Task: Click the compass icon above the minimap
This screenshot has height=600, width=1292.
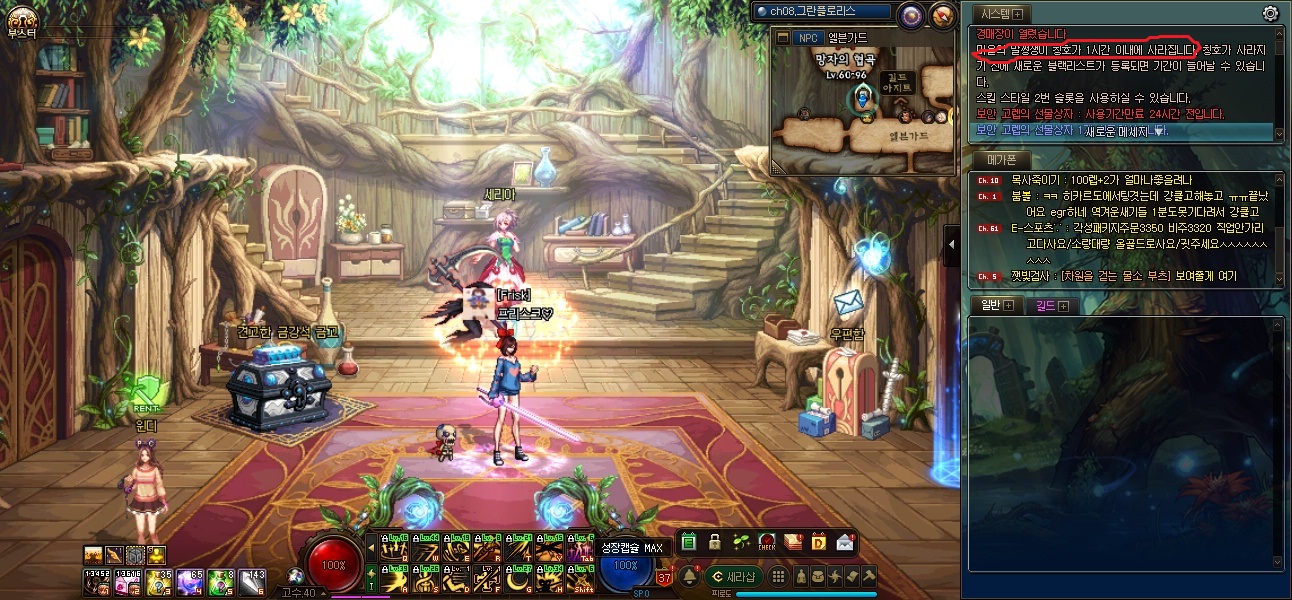Action: [x=942, y=14]
